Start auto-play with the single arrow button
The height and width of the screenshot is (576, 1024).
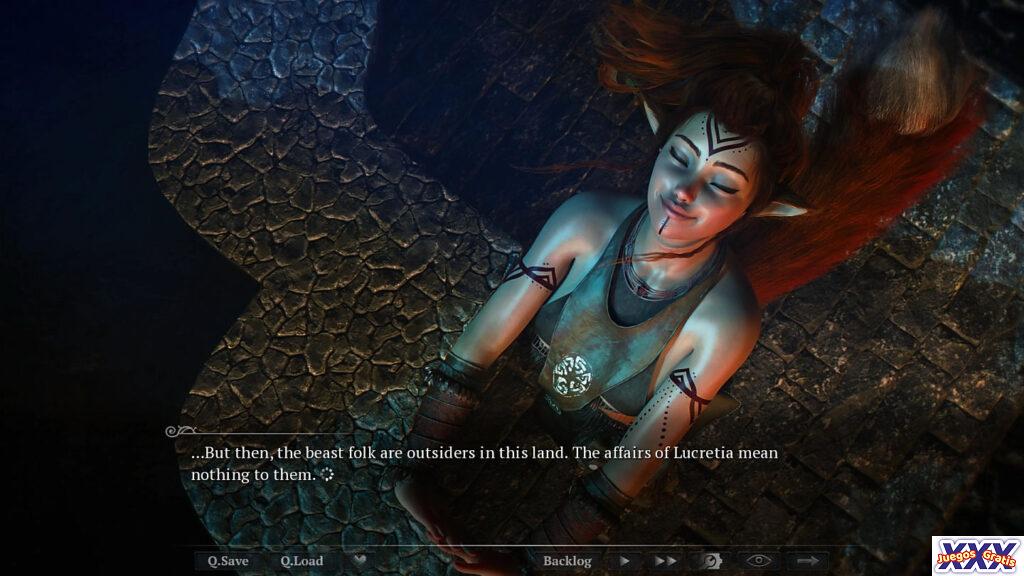625,561
